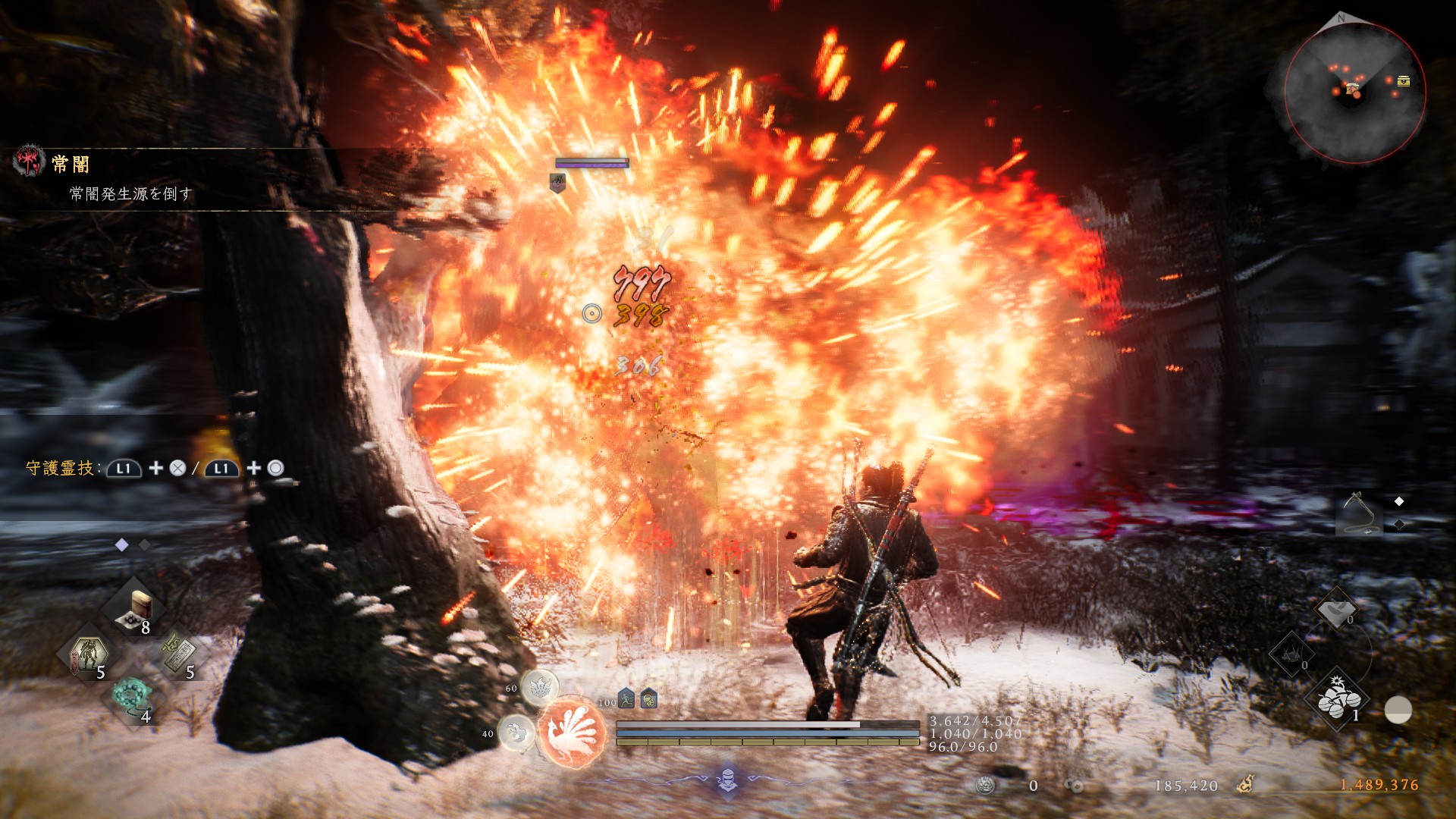This screenshot has height=819, width=1456.
Task: Choose the caltrops item shortcut slot
Action: (x=1291, y=654)
